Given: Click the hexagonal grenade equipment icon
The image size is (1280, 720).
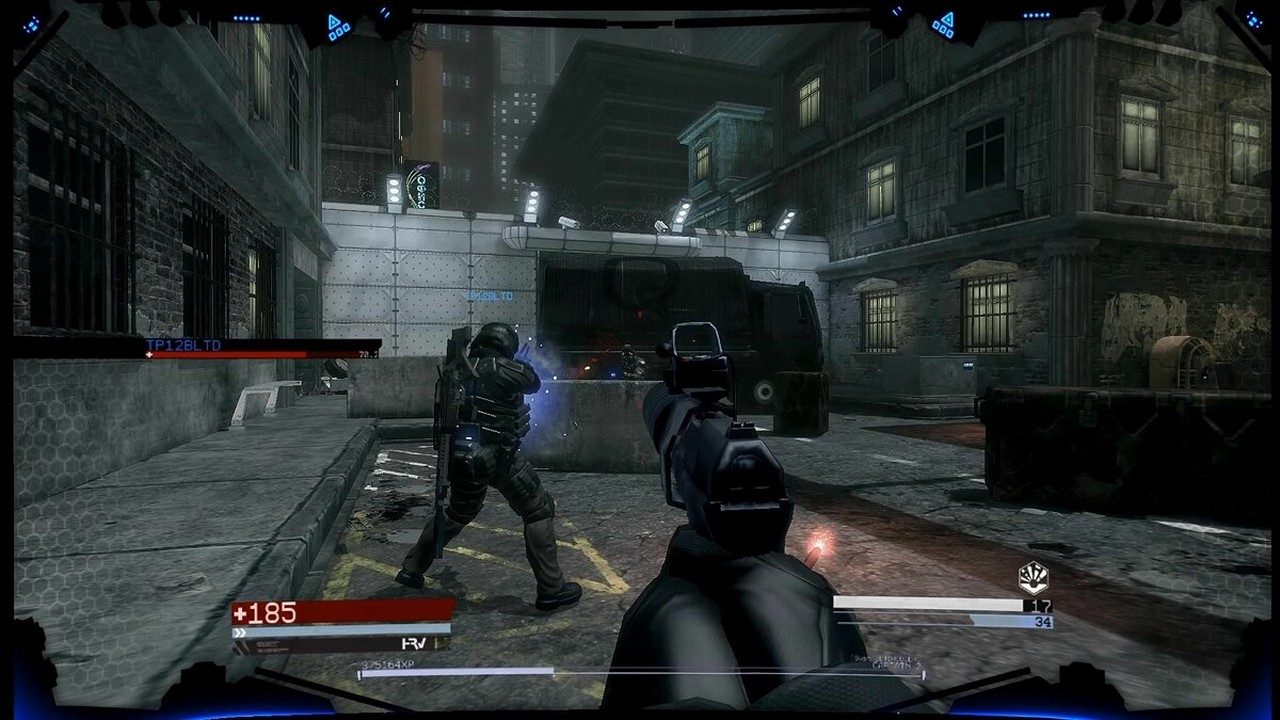Looking at the screenshot, I should pyautogui.click(x=1033, y=578).
